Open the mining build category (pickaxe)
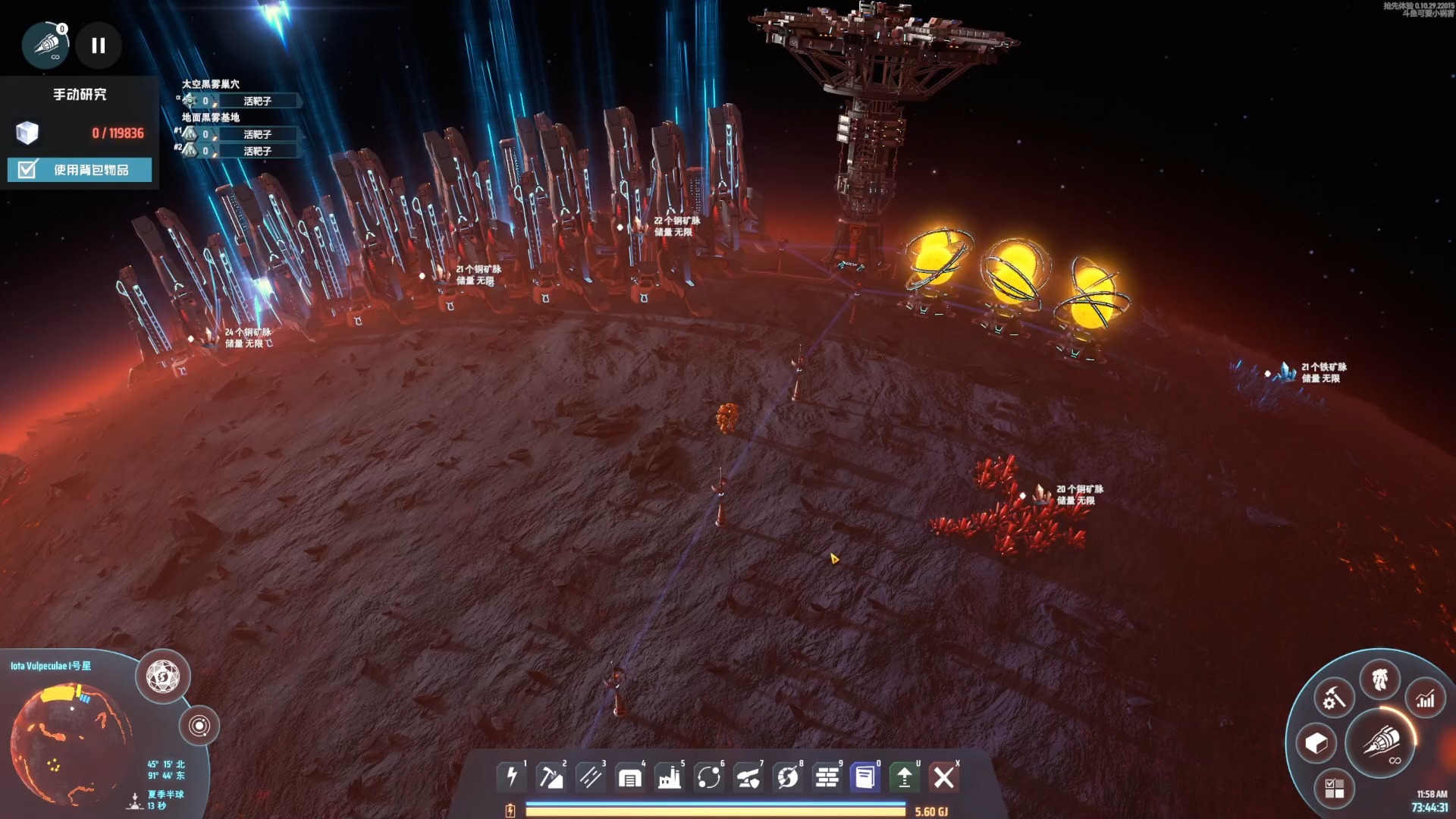Viewport: 1456px width, 819px height. coord(551,777)
